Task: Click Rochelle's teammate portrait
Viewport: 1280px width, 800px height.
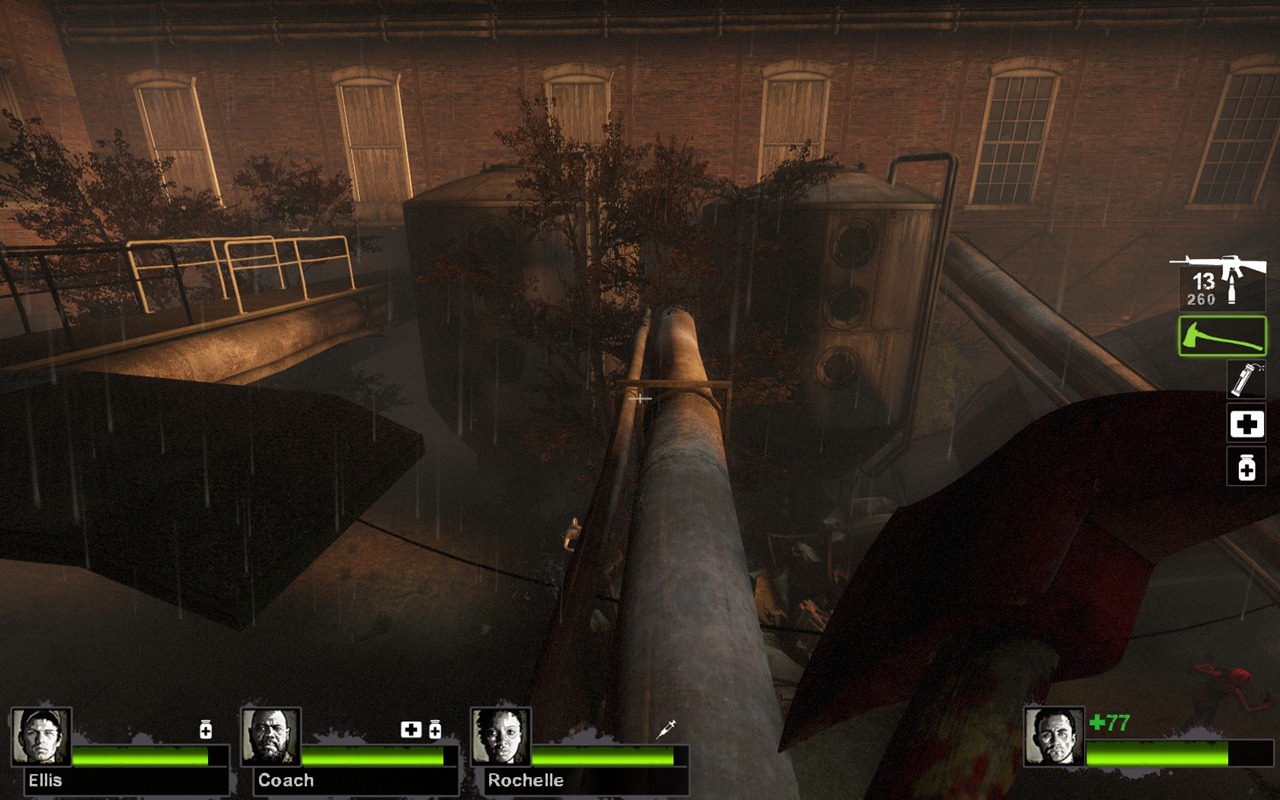Action: coord(501,737)
